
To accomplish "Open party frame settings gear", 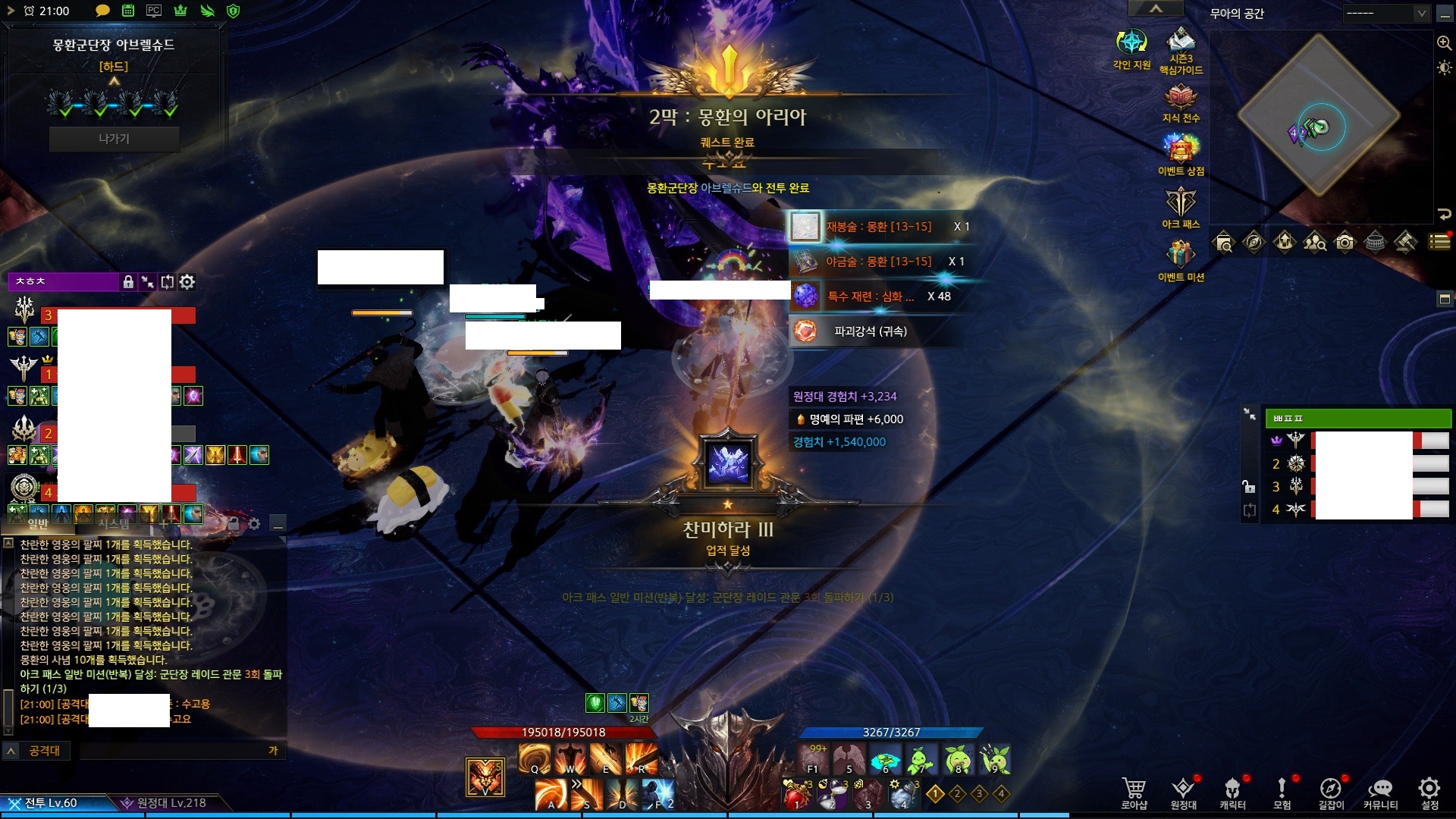I will coord(187,282).
